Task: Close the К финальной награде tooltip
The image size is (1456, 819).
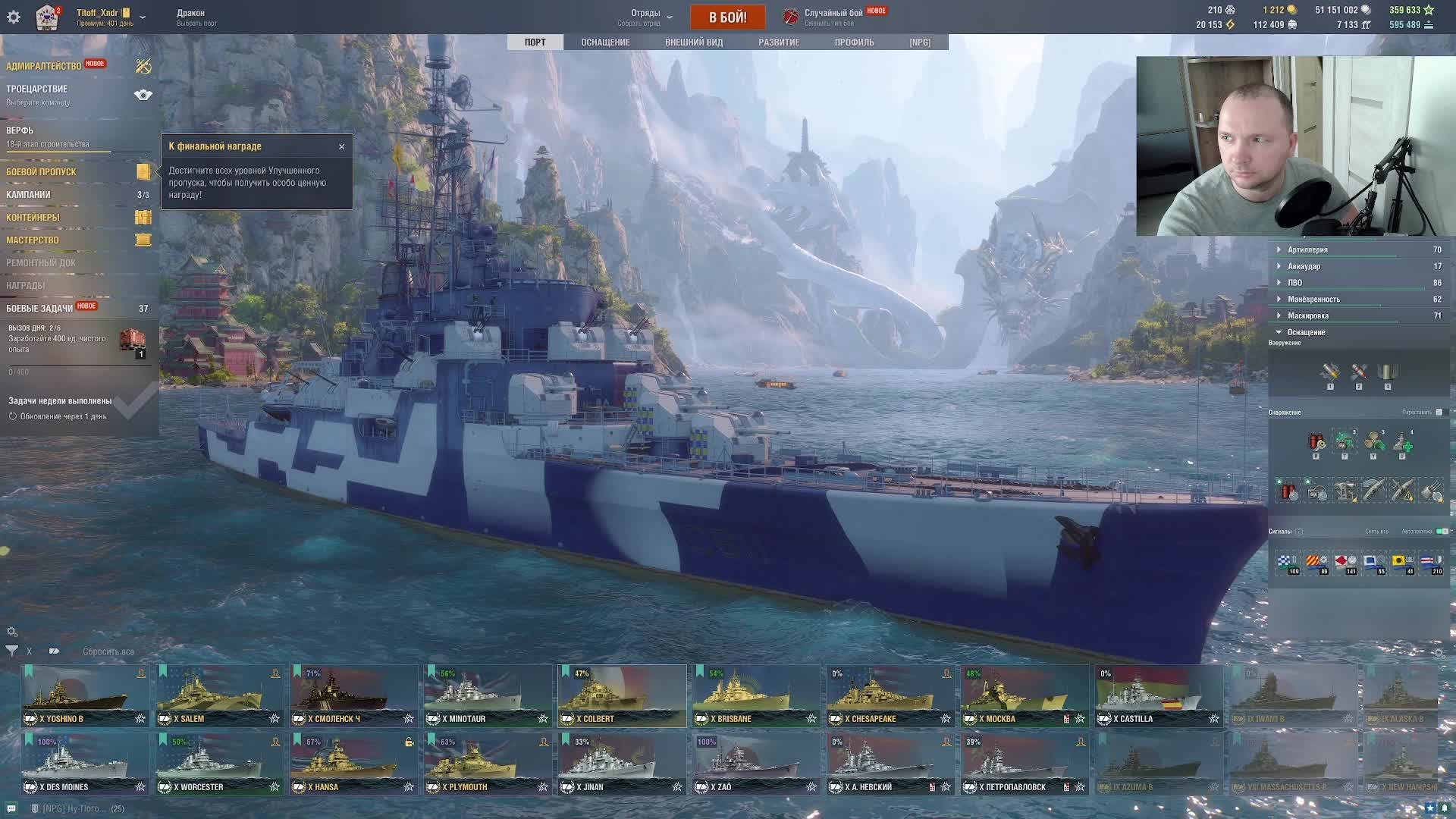Action: pos(342,146)
